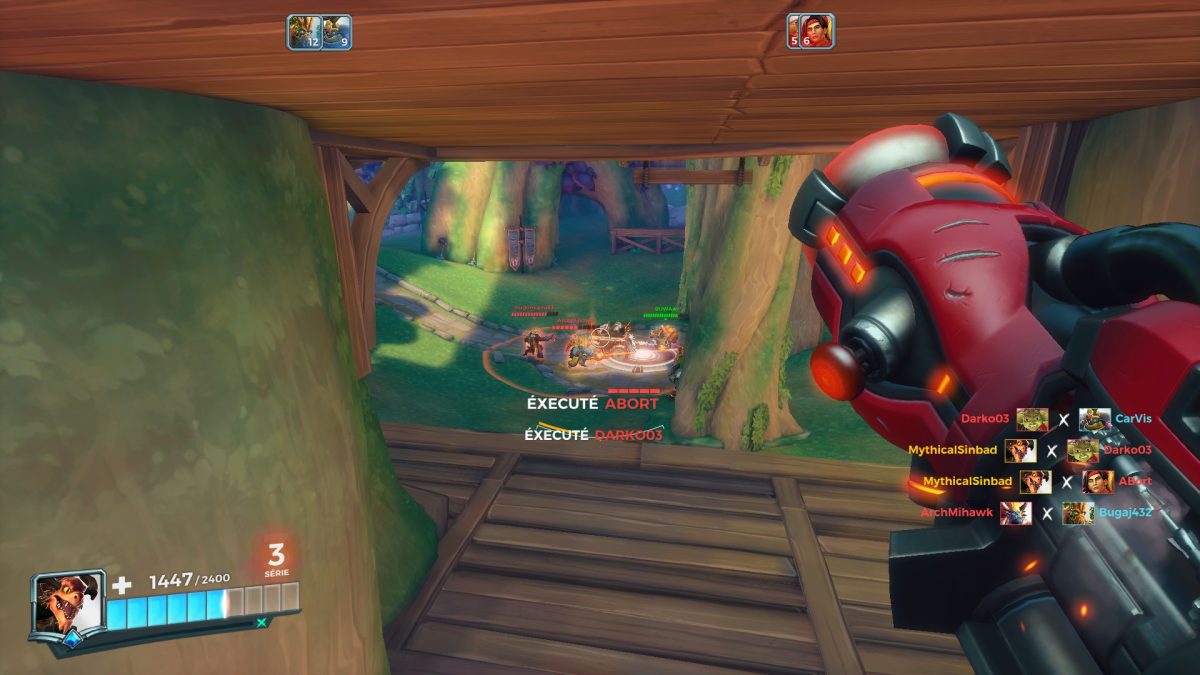Click ArchMihawk's dragon portrait in the kill feed
Image resolution: width=1200 pixels, height=675 pixels.
[1015, 513]
